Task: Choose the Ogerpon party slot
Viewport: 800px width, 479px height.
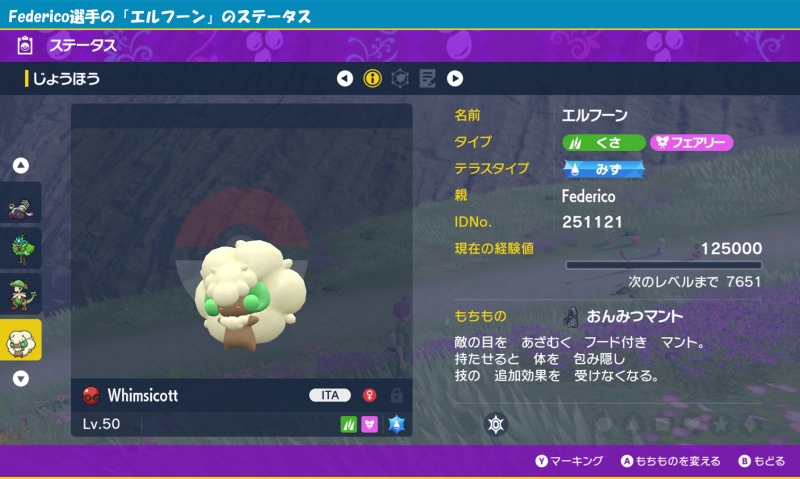Action: tap(21, 249)
